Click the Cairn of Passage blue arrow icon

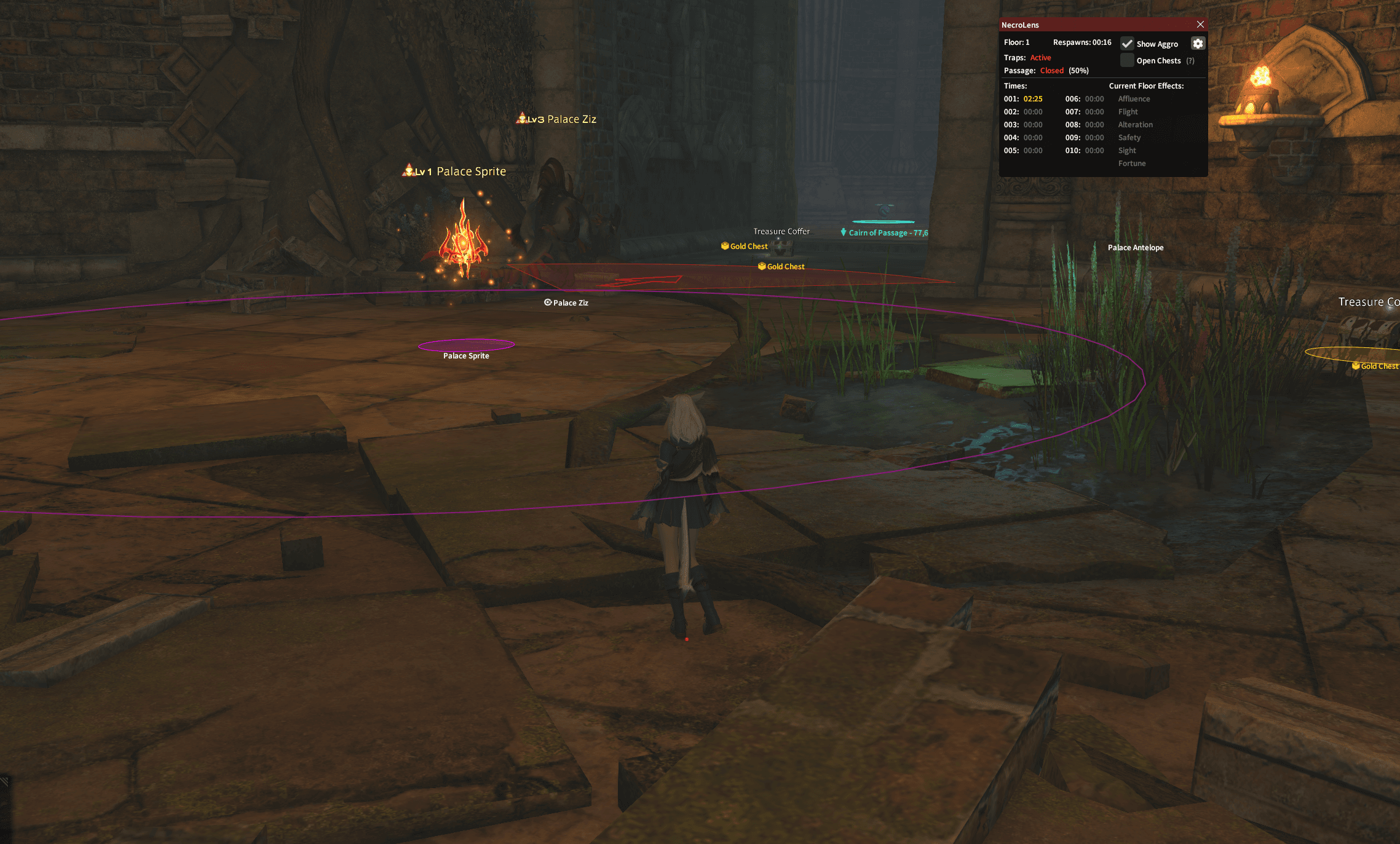click(843, 232)
